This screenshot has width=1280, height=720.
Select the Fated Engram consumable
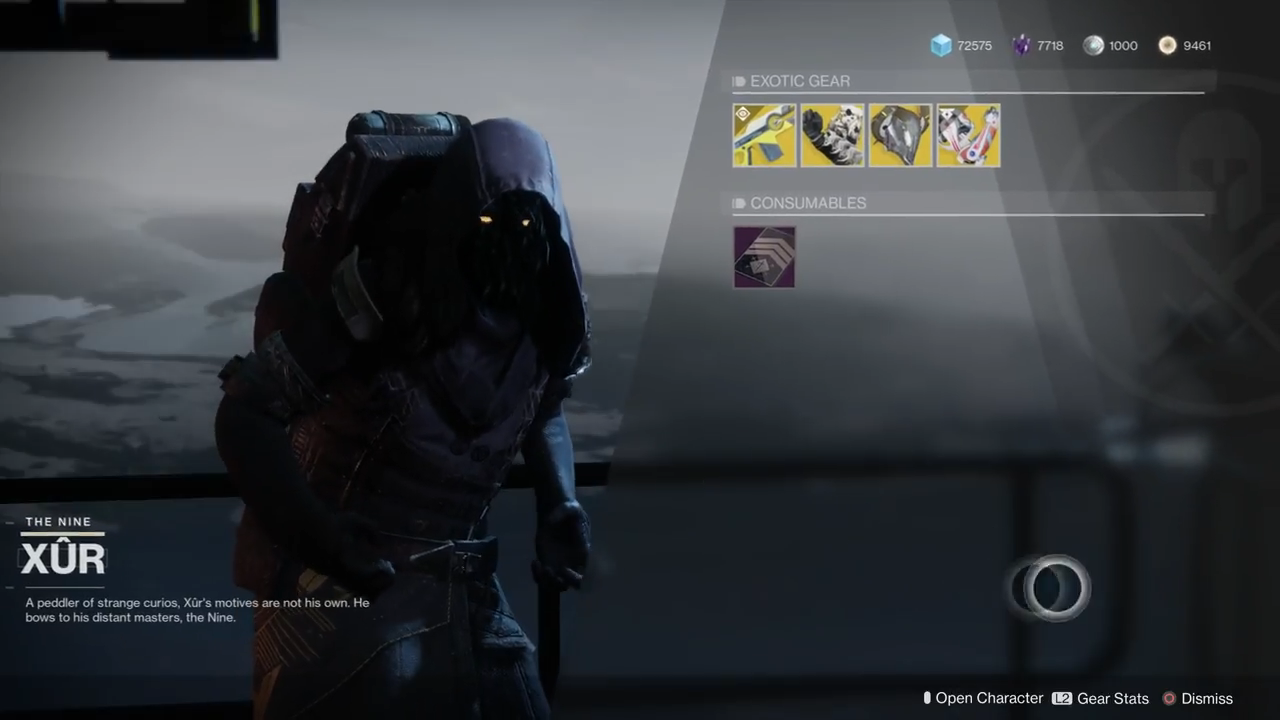tap(764, 257)
